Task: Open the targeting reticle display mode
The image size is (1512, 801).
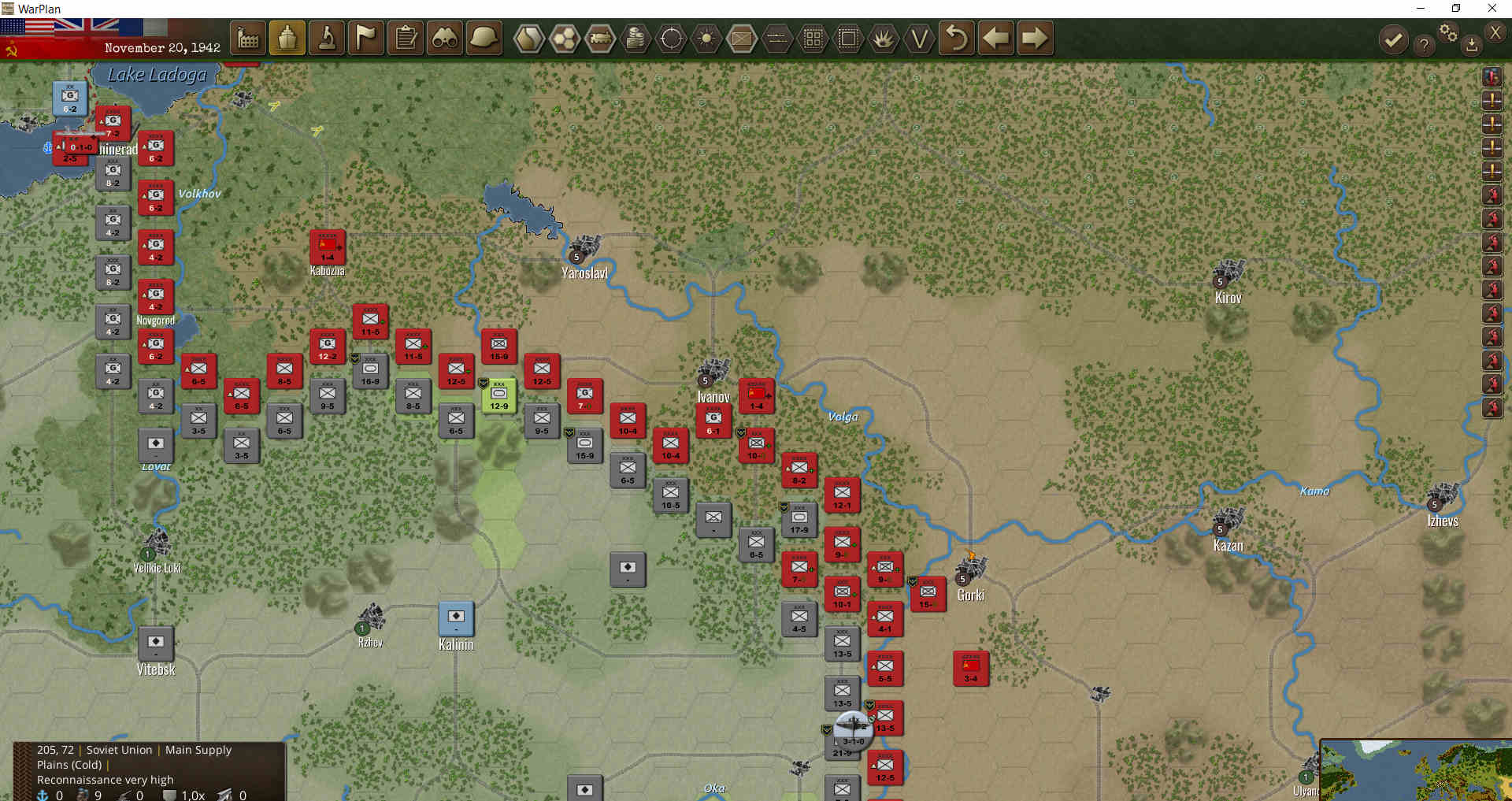Action: point(671,38)
